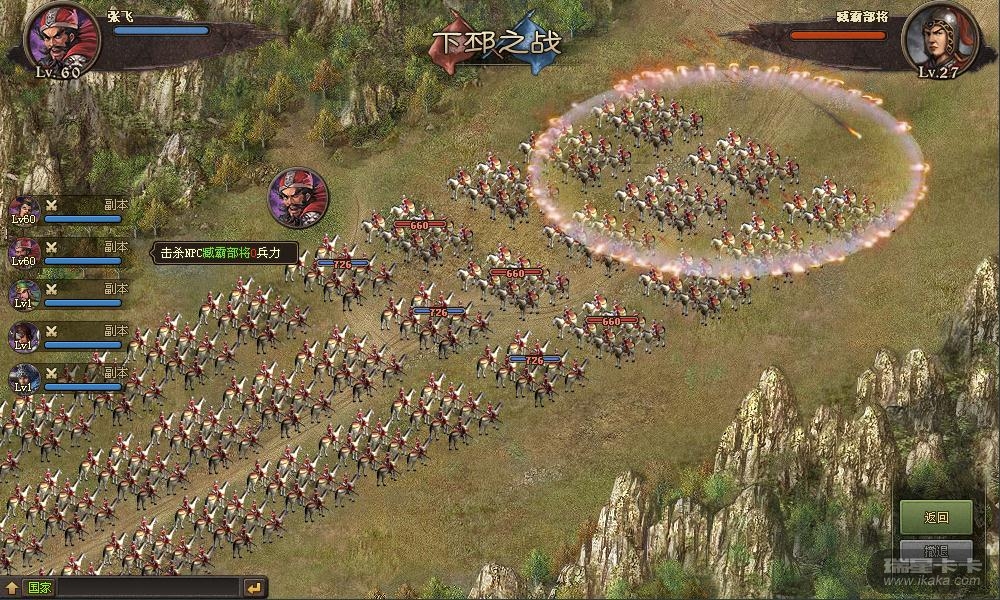This screenshot has width=1000, height=600.
Task: Select the silver-helmeted Lv1 general row
Action: pos(24,379)
